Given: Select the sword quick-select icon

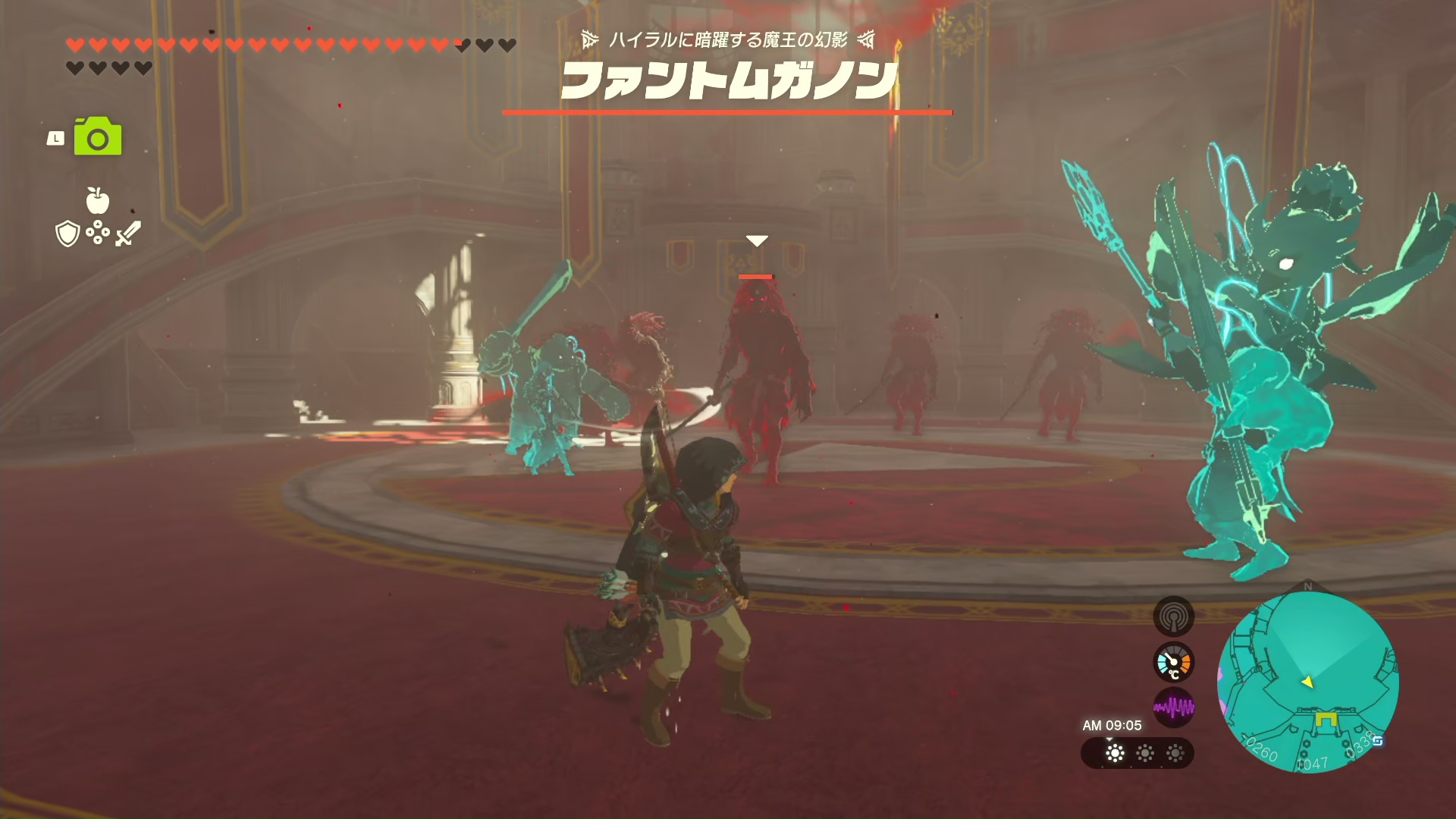Looking at the screenshot, I should [128, 233].
